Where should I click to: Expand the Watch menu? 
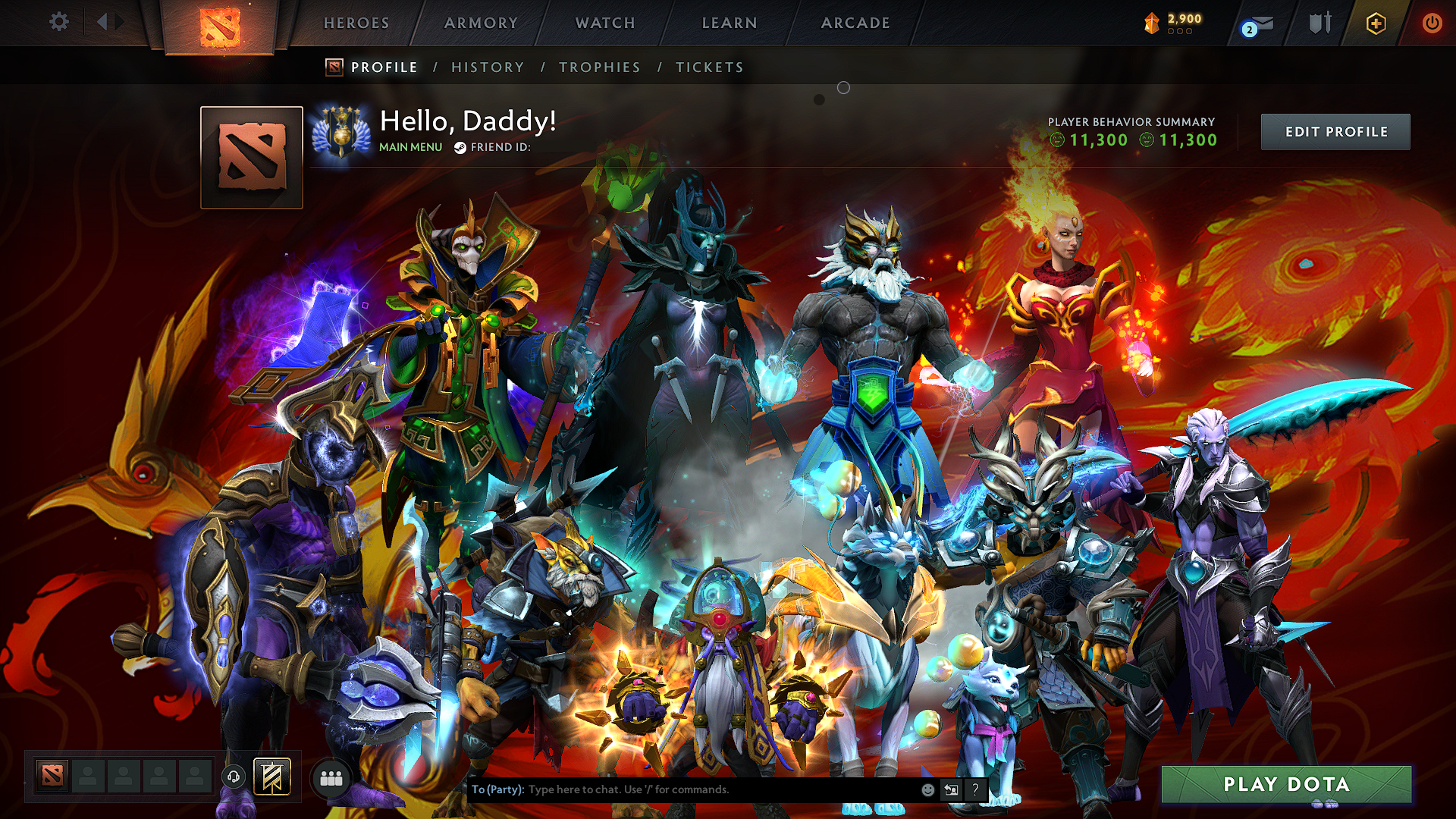[x=604, y=23]
